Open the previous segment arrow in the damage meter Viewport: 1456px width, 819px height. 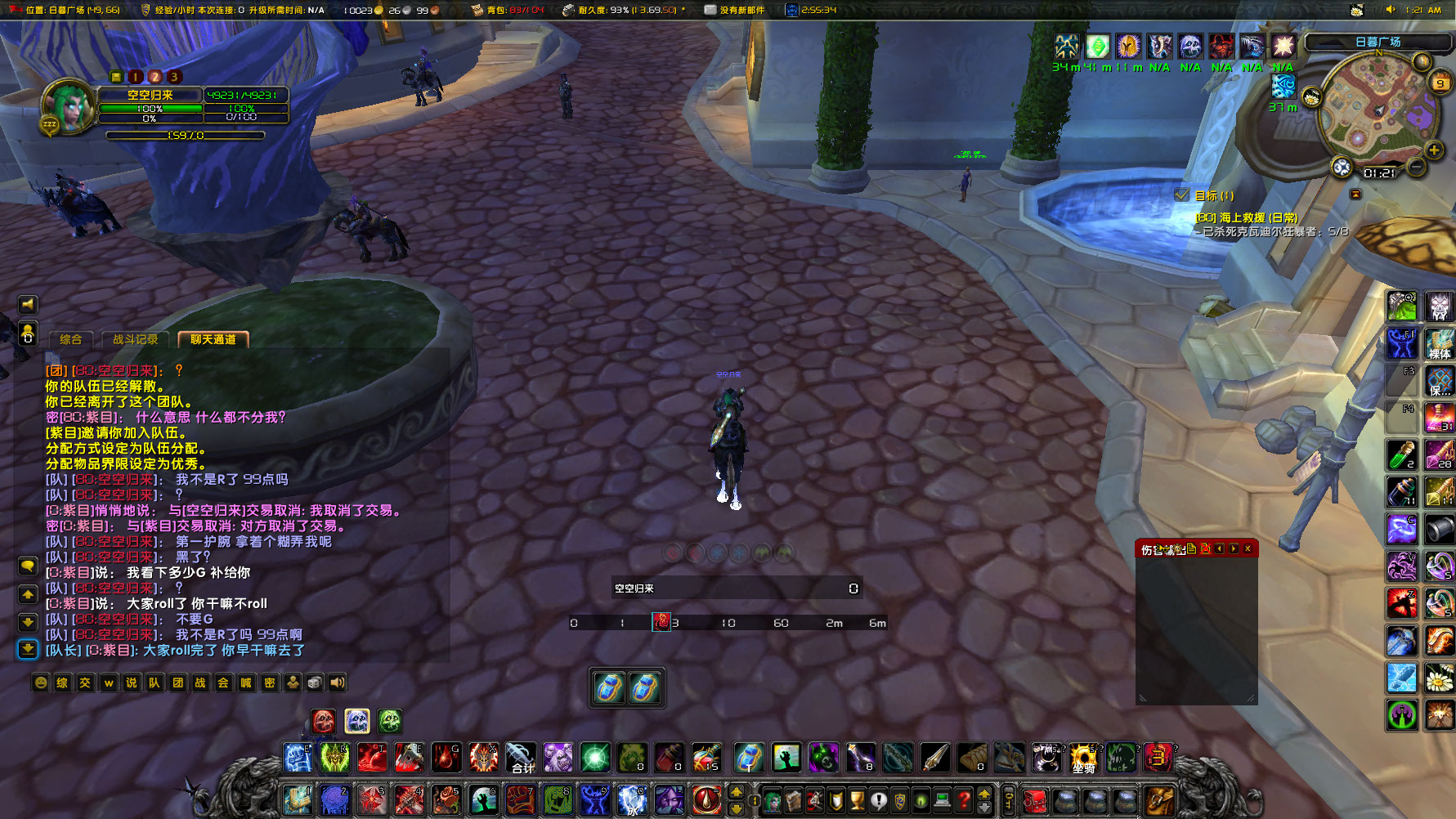point(1219,549)
